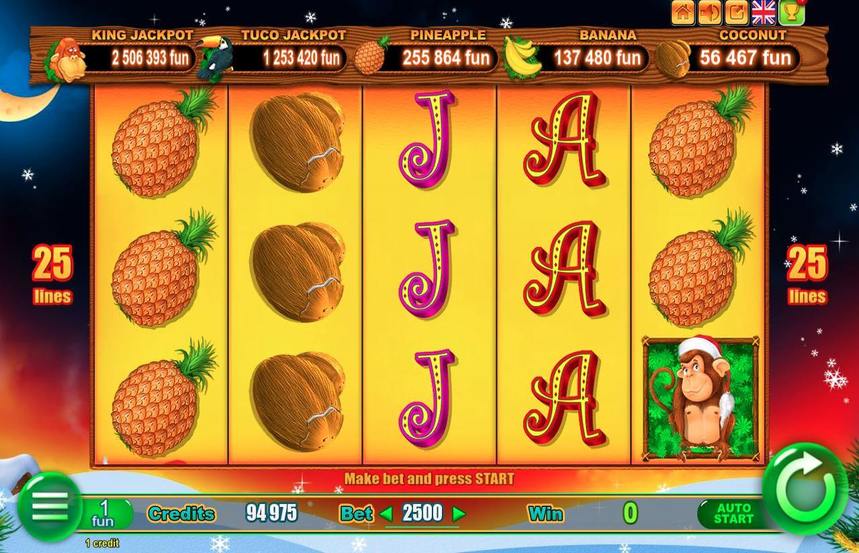
Task: Select the right 25 lines indicator
Action: (807, 273)
